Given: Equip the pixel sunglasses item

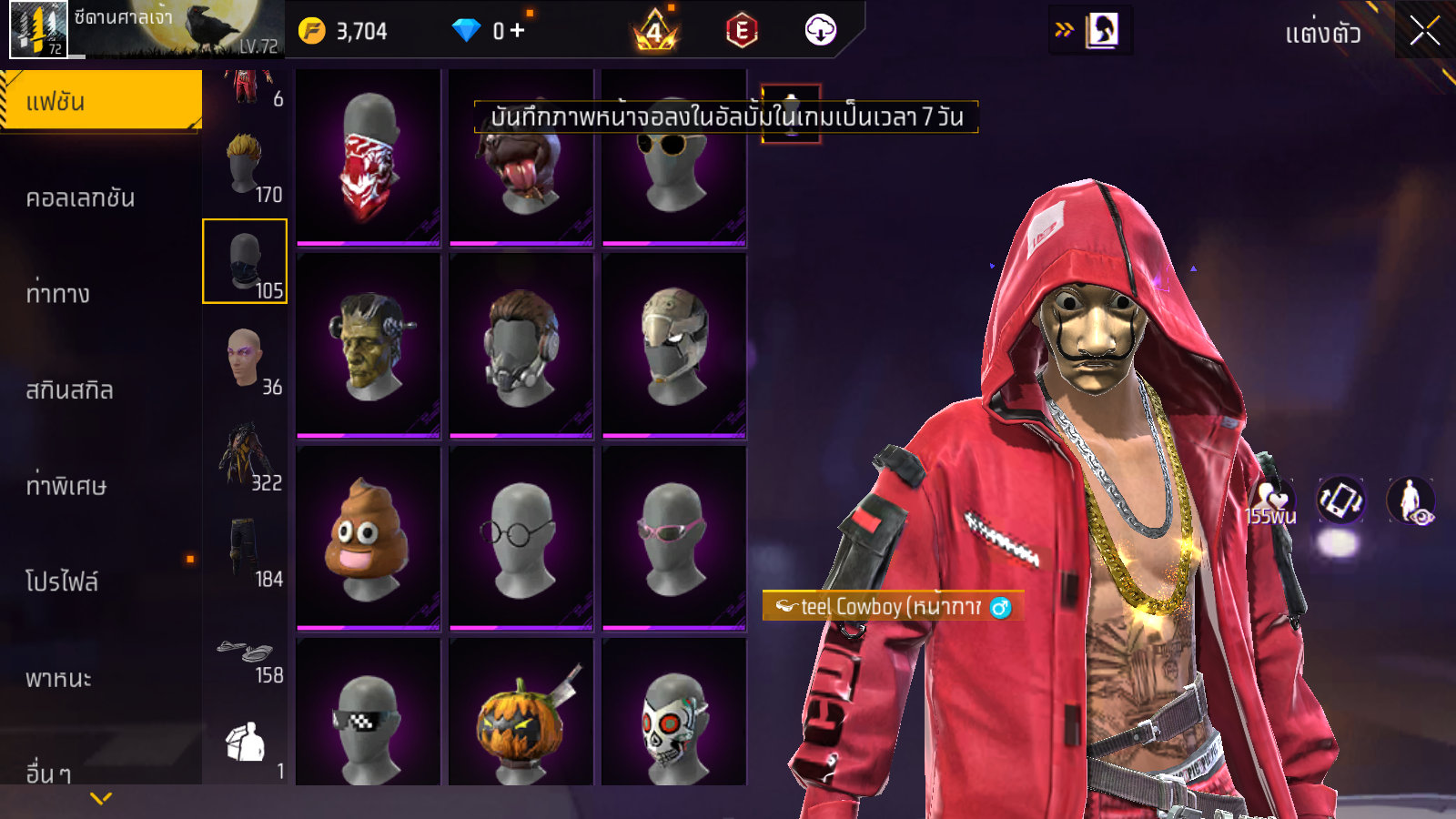Looking at the screenshot, I should (368, 723).
